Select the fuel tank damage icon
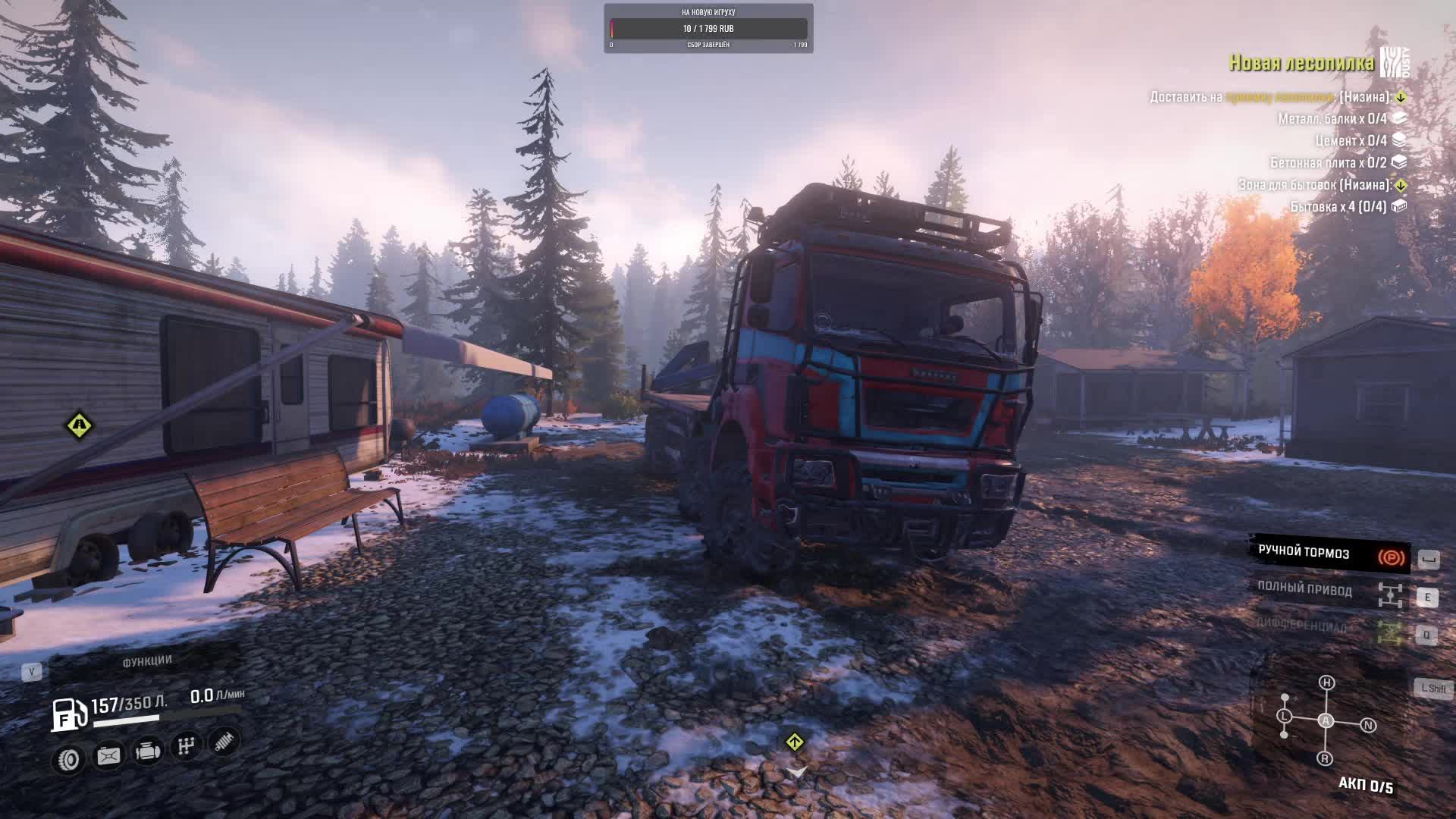The width and height of the screenshot is (1456, 819). coord(108,755)
